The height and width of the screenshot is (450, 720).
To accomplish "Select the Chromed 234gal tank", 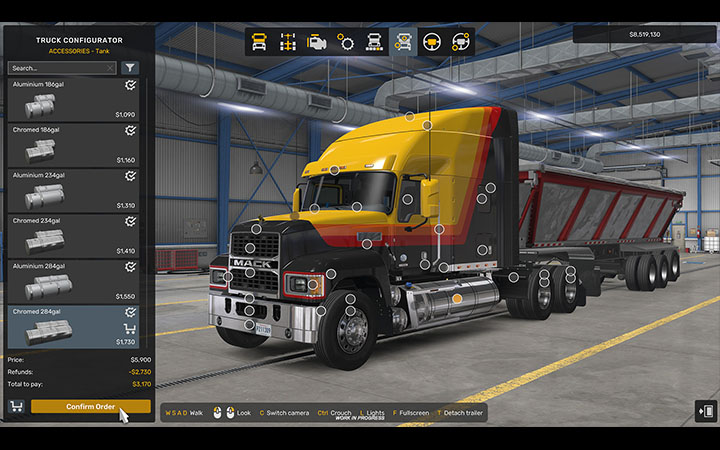I will point(75,235).
